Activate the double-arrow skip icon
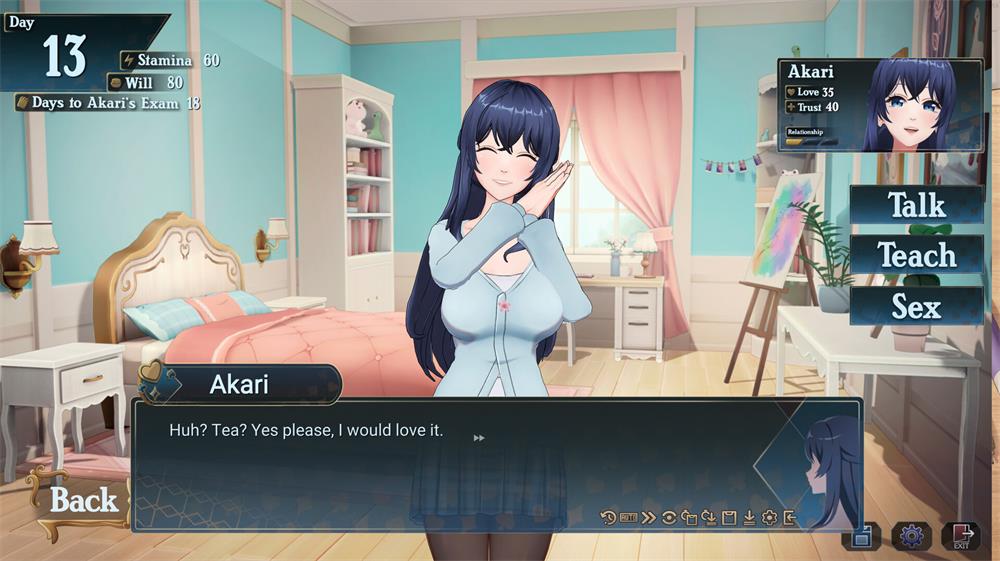Image resolution: width=1000 pixels, height=561 pixels. click(648, 517)
